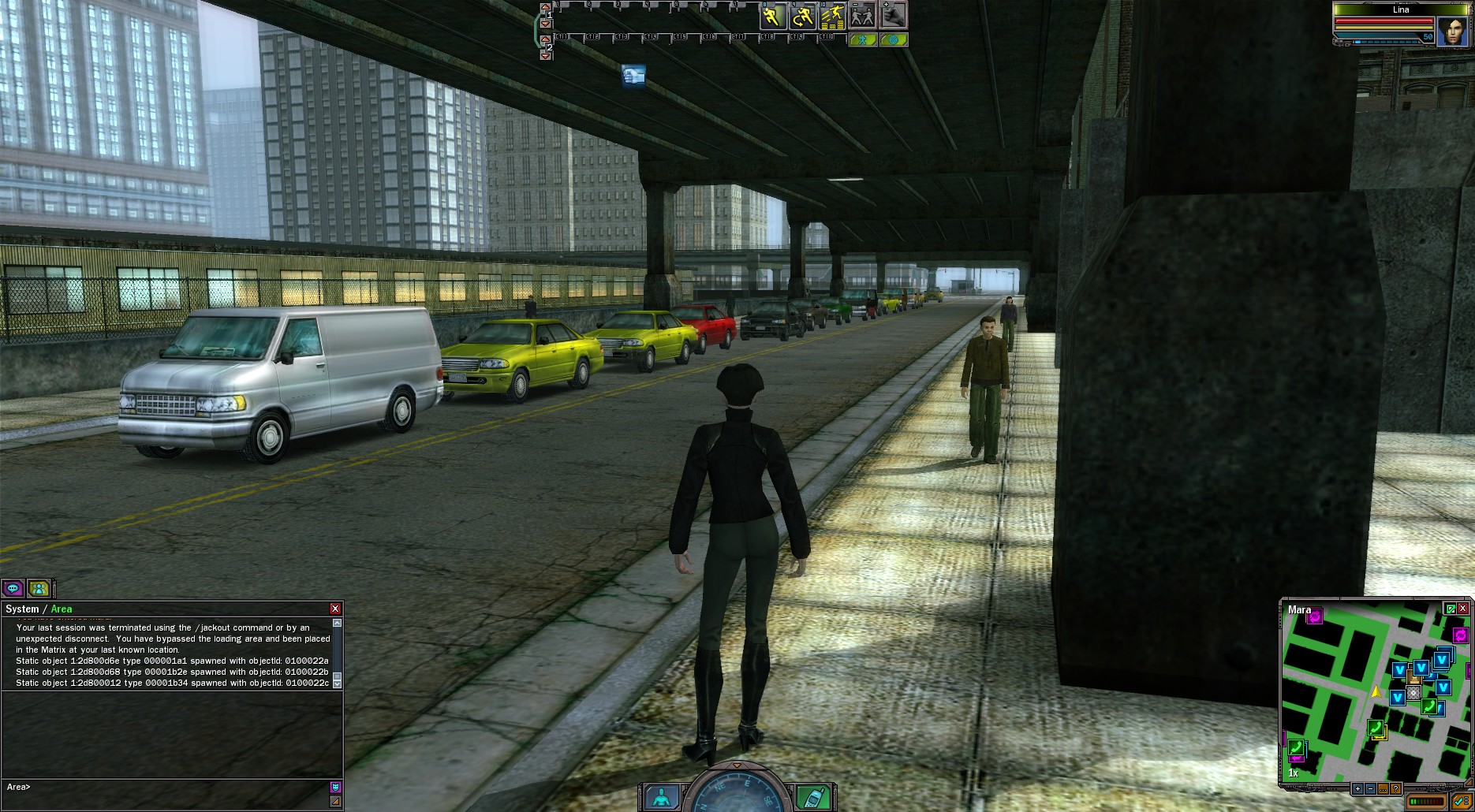Open the team/friends button above chat
This screenshot has height=812, width=1475.
pyautogui.click(x=39, y=588)
